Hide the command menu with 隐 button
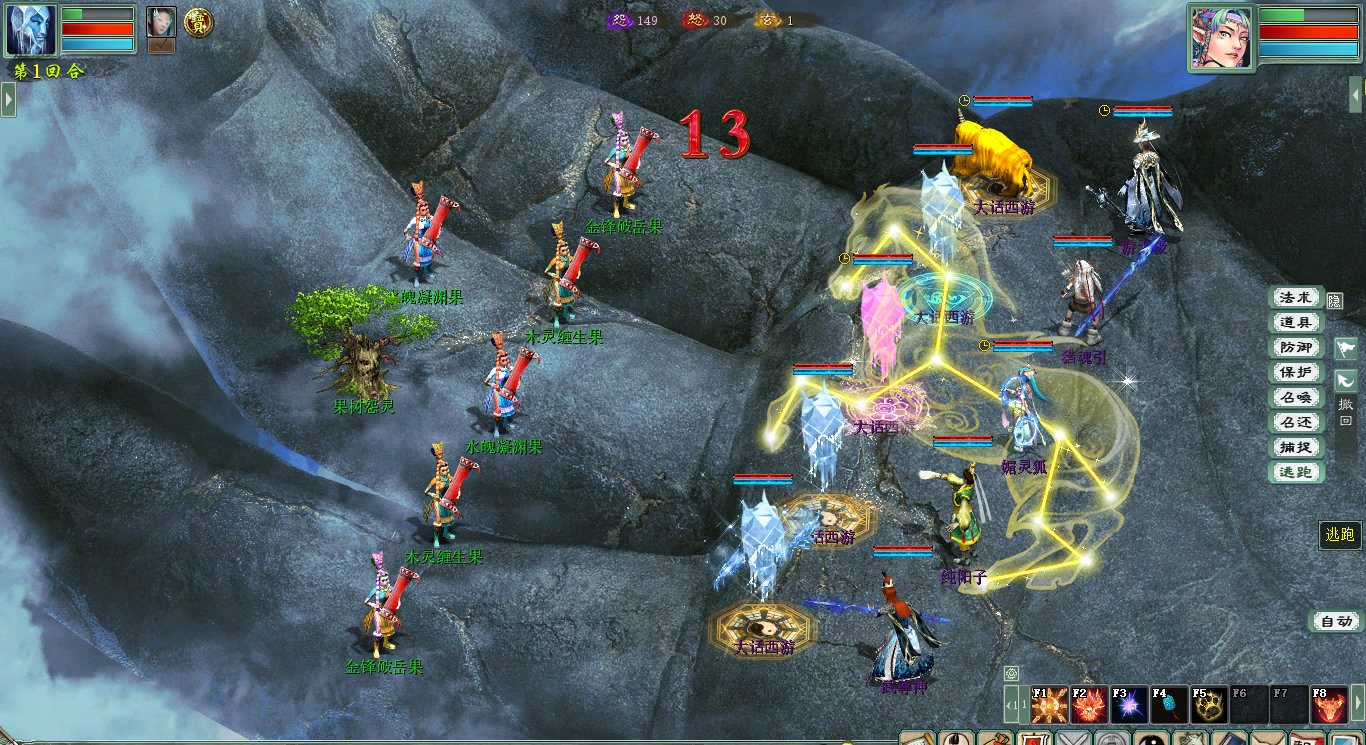 [1334, 300]
